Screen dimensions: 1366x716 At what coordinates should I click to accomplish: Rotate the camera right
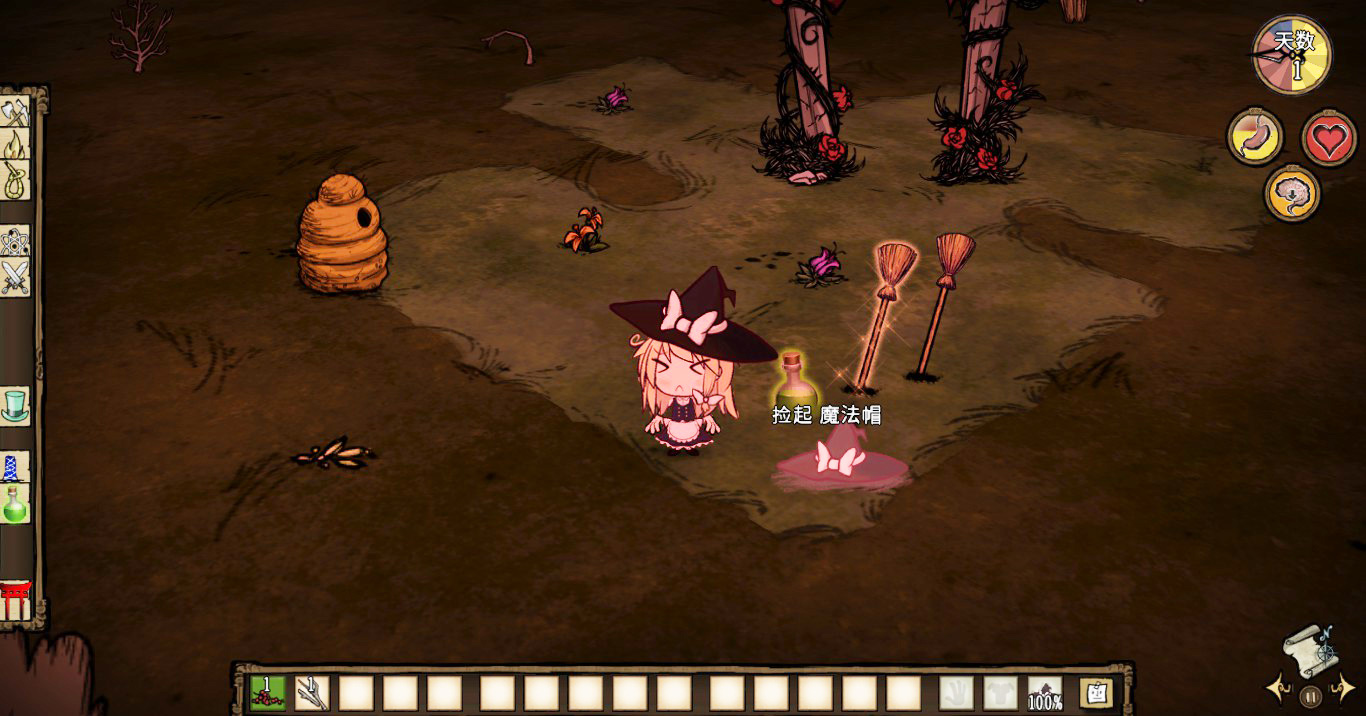1343,688
